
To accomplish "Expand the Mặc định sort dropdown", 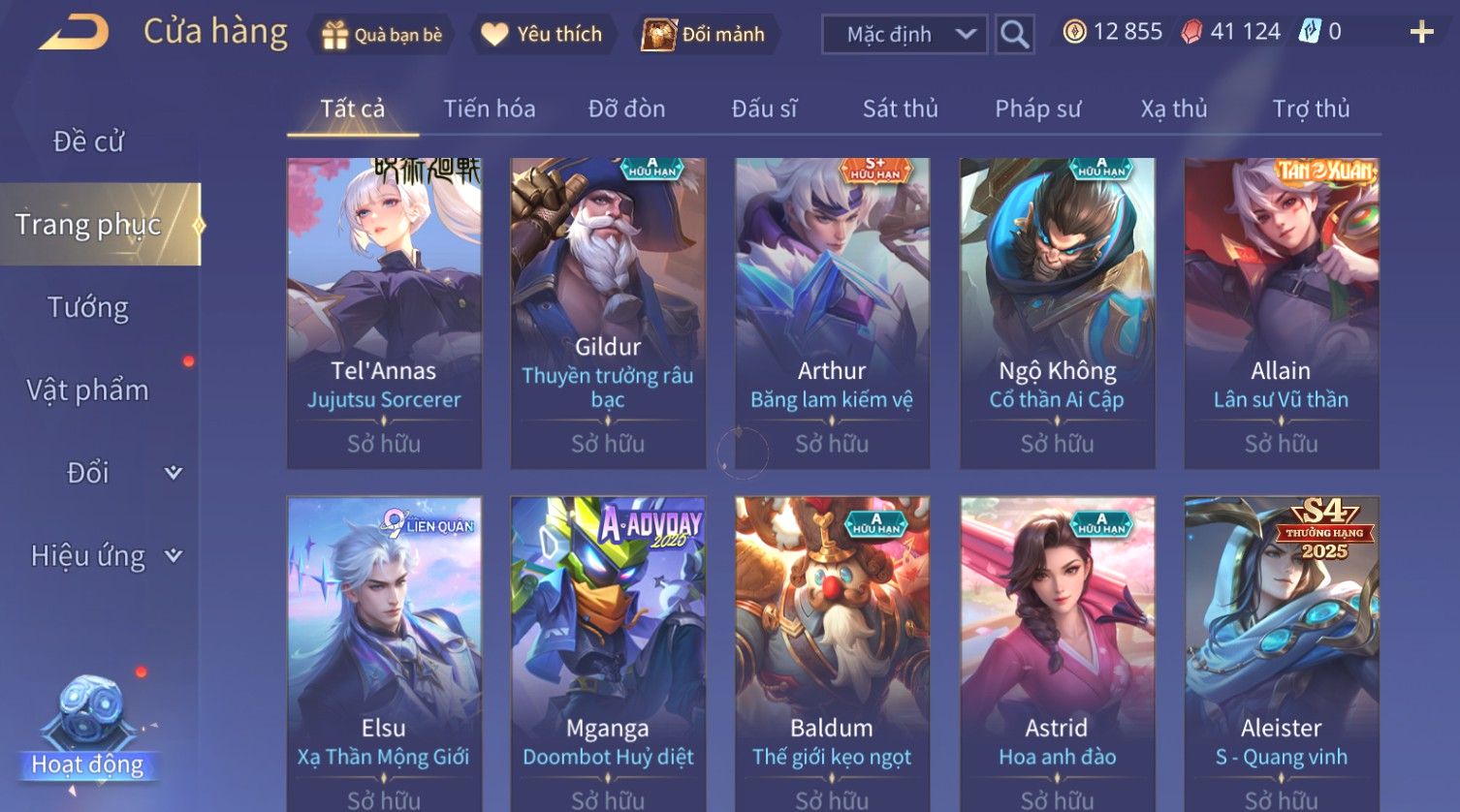I will (904, 35).
